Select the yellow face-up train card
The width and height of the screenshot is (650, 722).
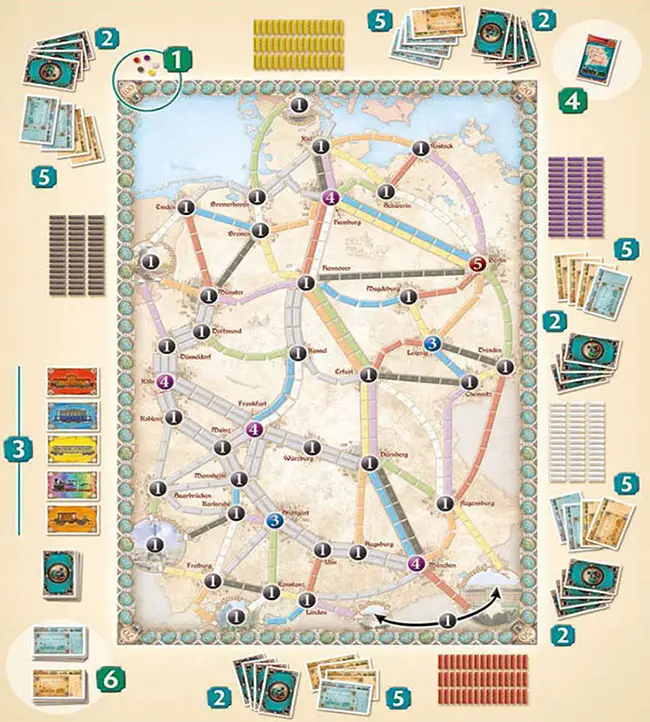[x=67, y=449]
